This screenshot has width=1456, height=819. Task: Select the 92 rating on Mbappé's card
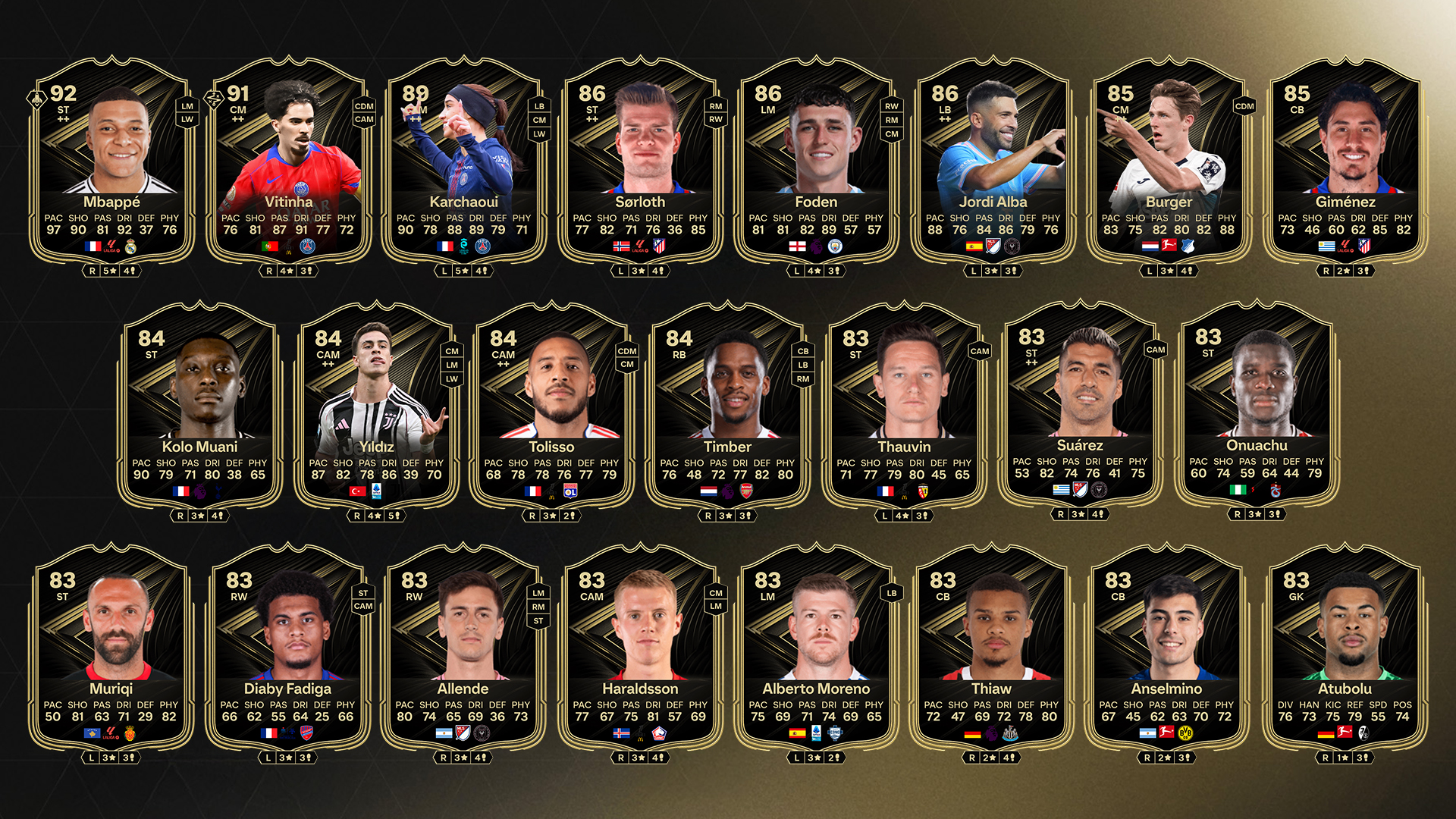(x=64, y=94)
